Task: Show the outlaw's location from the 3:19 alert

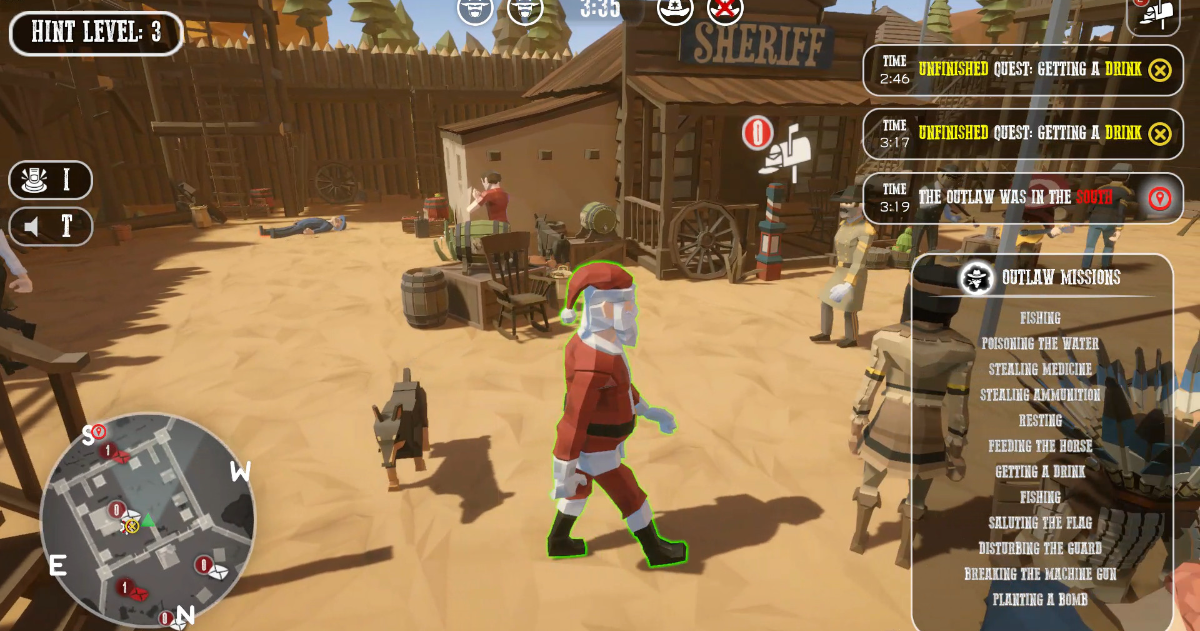Action: tap(1159, 197)
